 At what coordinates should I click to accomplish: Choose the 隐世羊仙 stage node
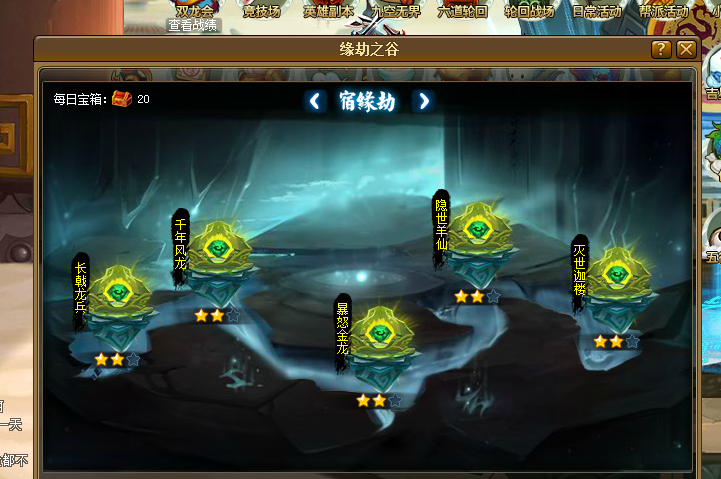coord(477,235)
